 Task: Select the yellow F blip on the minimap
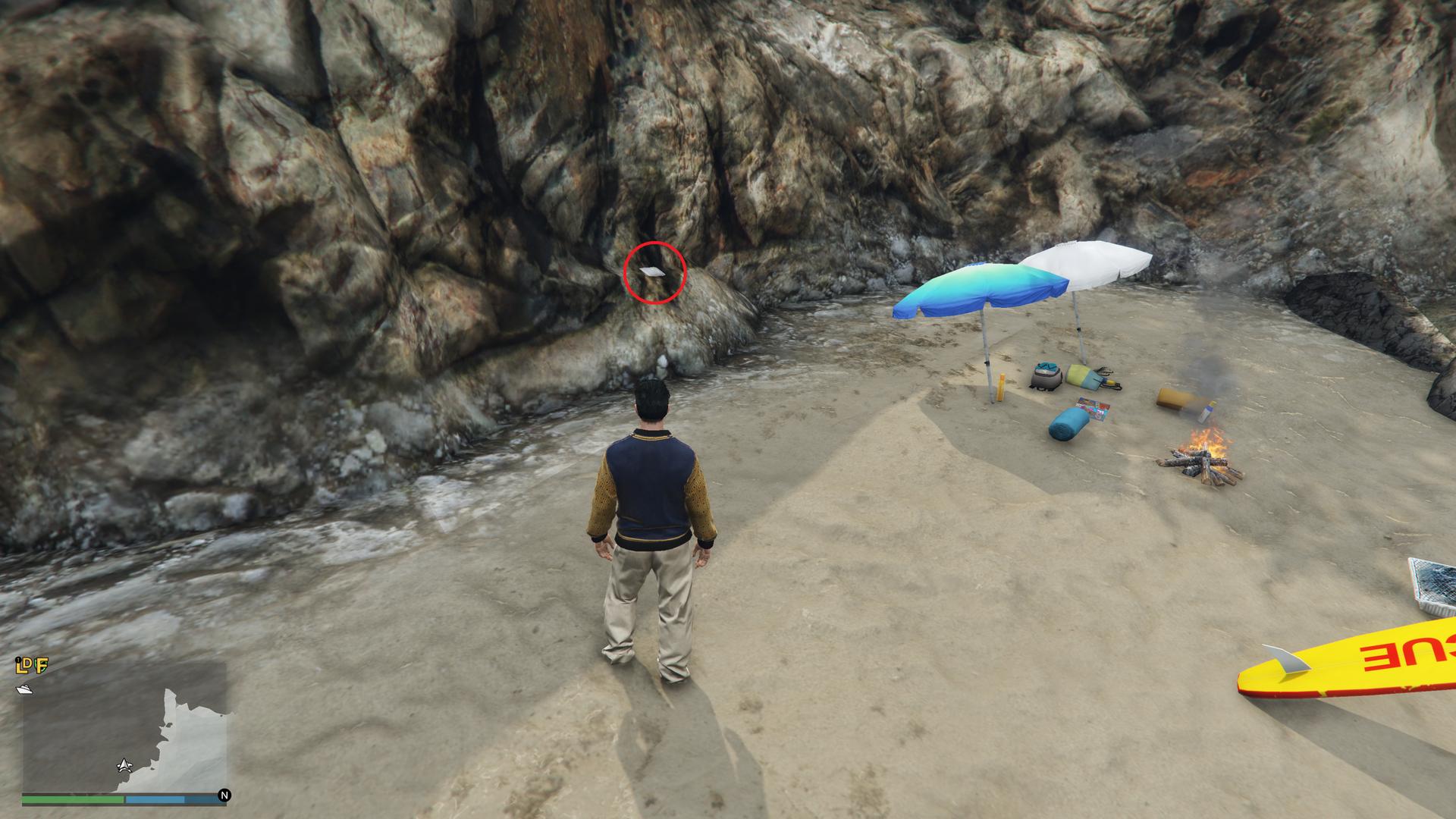pos(42,667)
